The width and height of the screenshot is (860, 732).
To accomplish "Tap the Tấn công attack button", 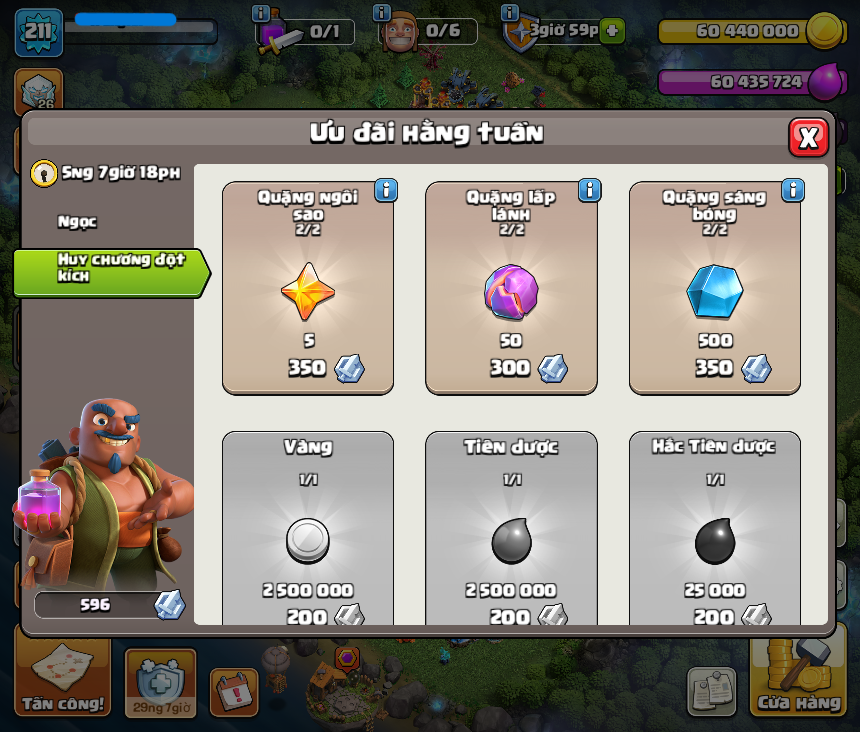I will click(62, 680).
